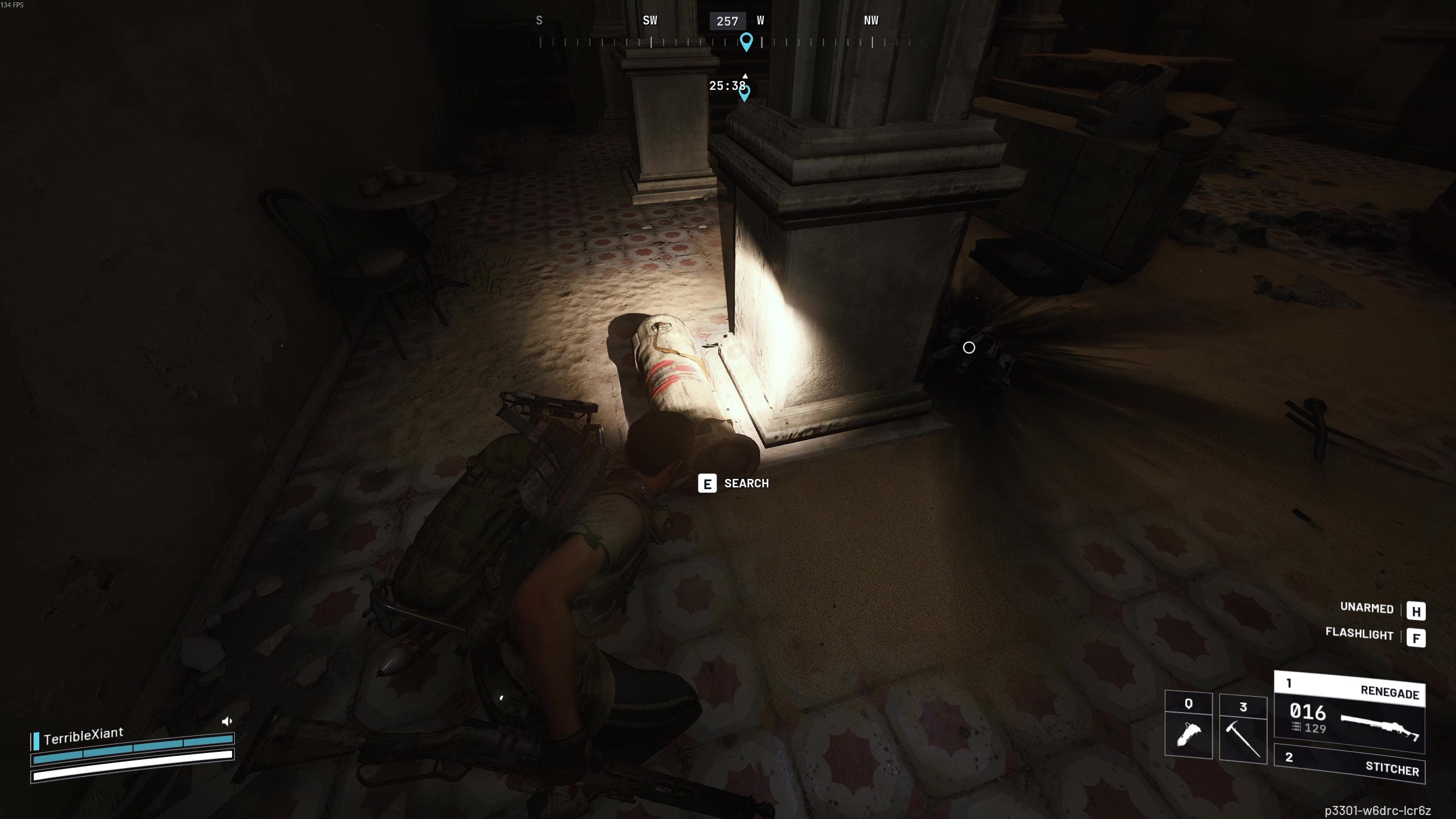The image size is (1456, 819).
Task: Click the blue waypoint pin on the compass
Action: (746, 41)
